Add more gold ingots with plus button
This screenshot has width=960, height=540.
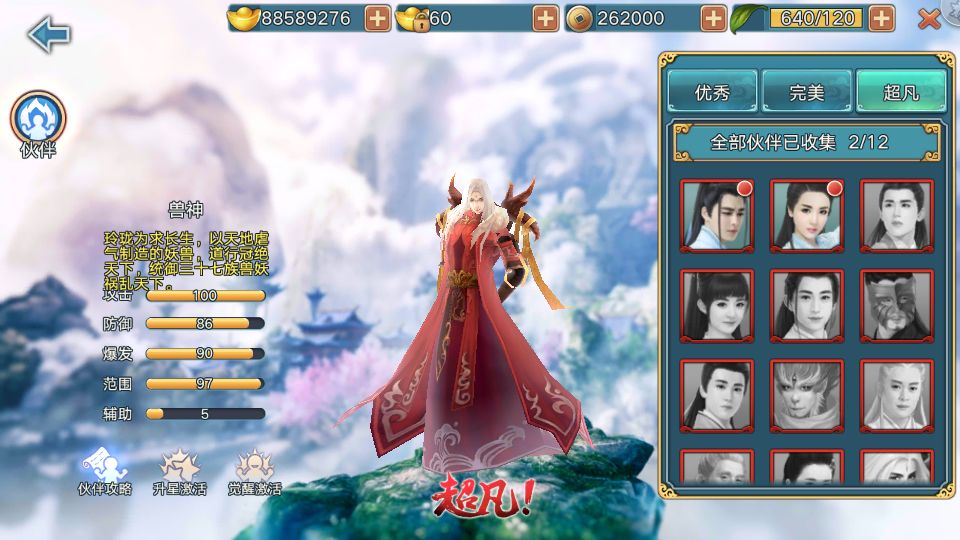(x=378, y=18)
